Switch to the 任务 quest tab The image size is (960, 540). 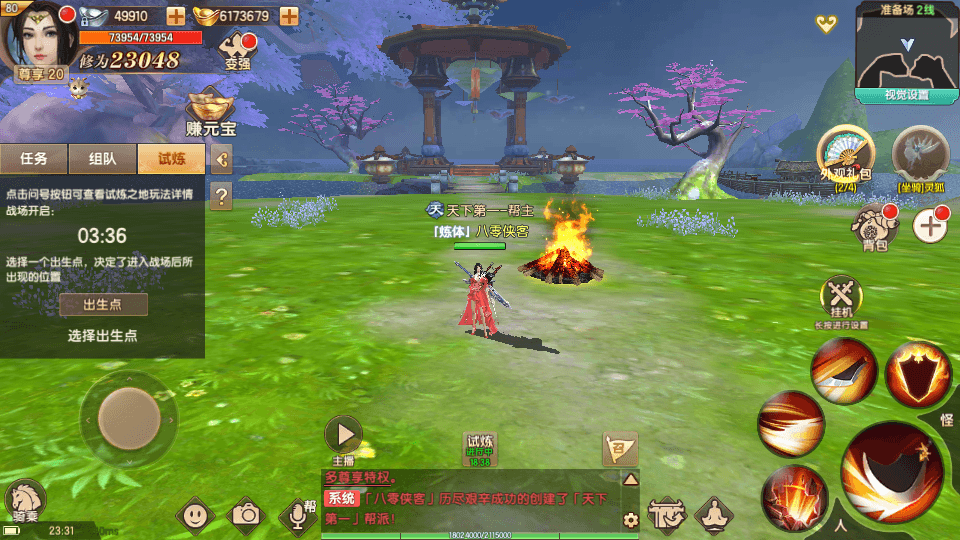(34, 158)
